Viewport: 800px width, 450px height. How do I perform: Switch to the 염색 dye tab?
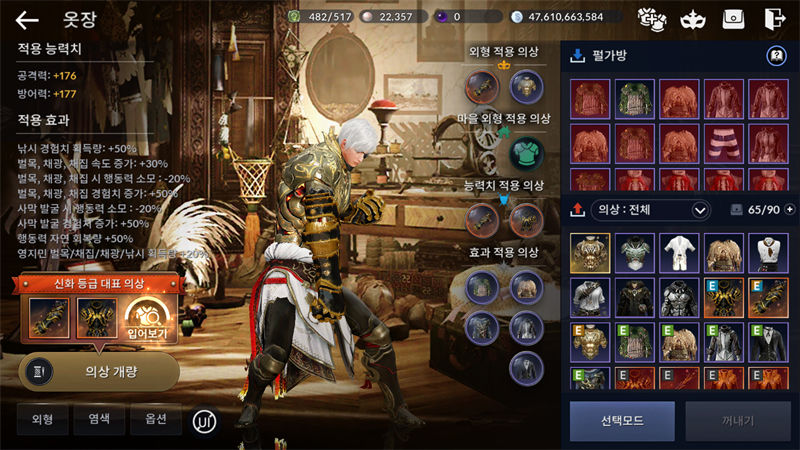click(99, 420)
